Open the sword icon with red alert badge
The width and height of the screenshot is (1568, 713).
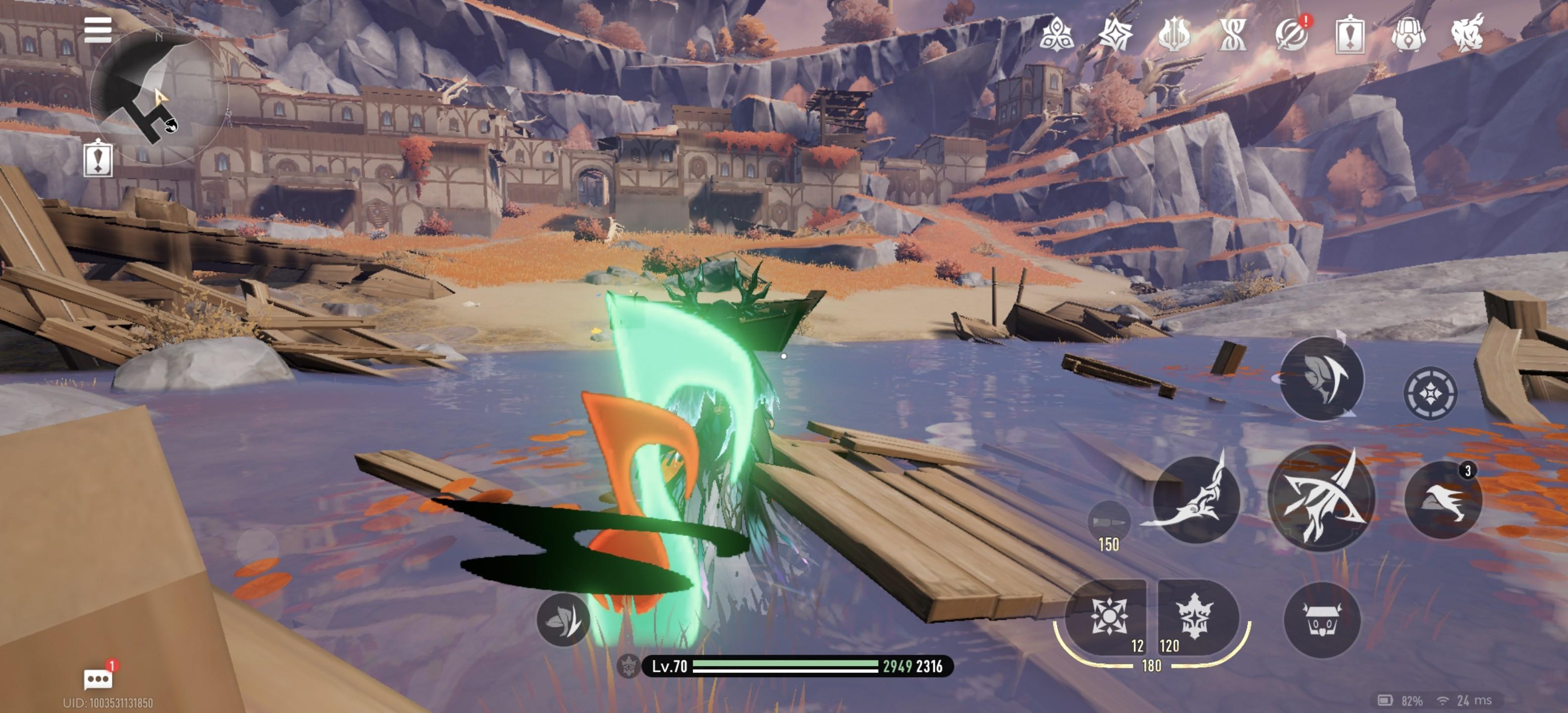coord(1291,34)
